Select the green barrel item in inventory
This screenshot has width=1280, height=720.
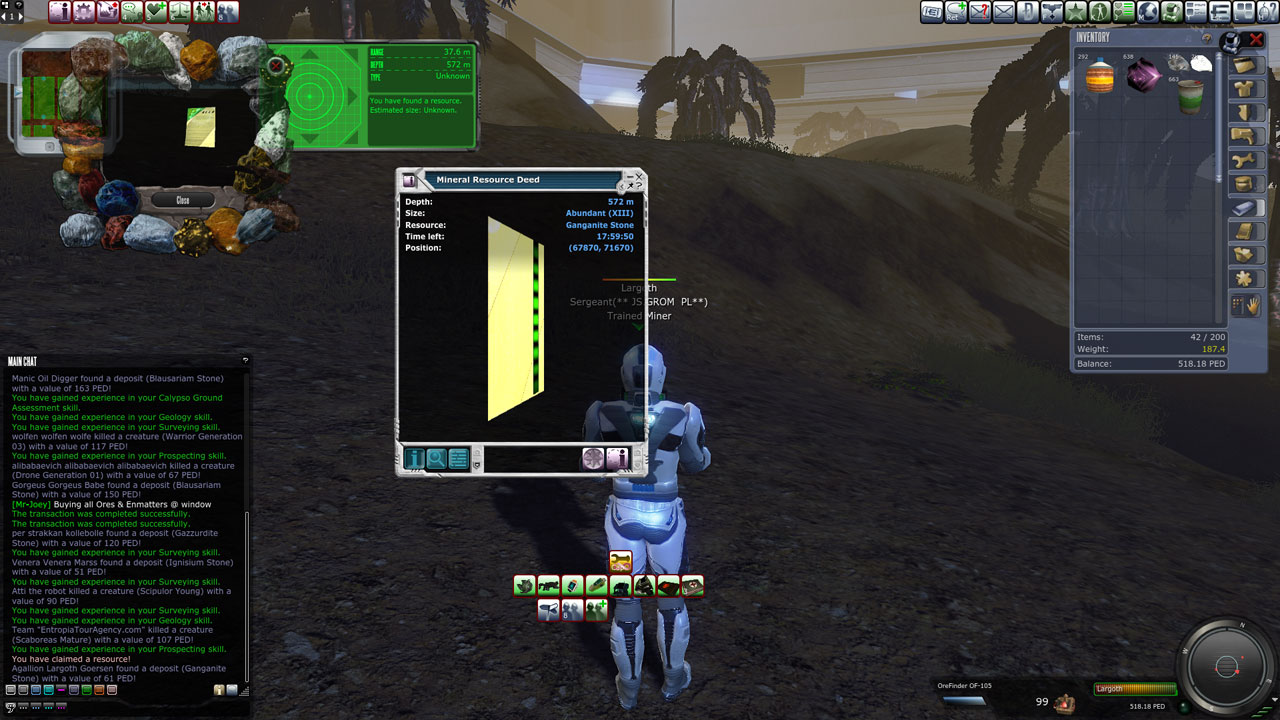click(1190, 97)
